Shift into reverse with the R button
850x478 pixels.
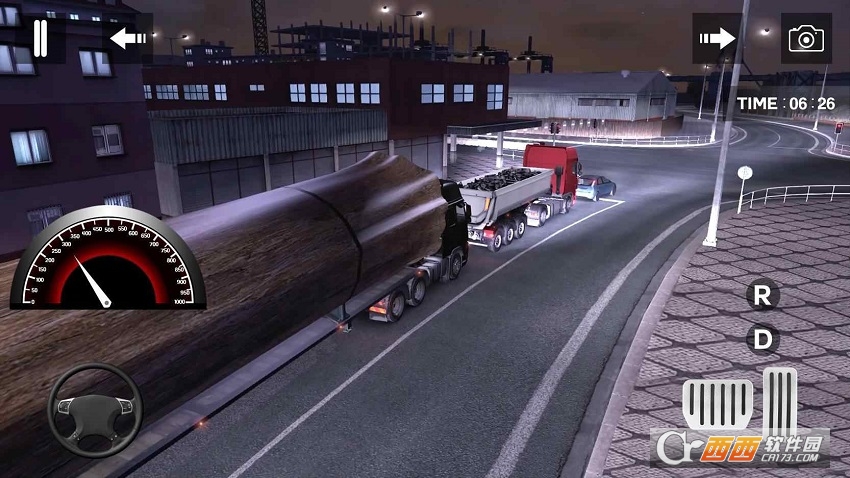click(x=763, y=295)
